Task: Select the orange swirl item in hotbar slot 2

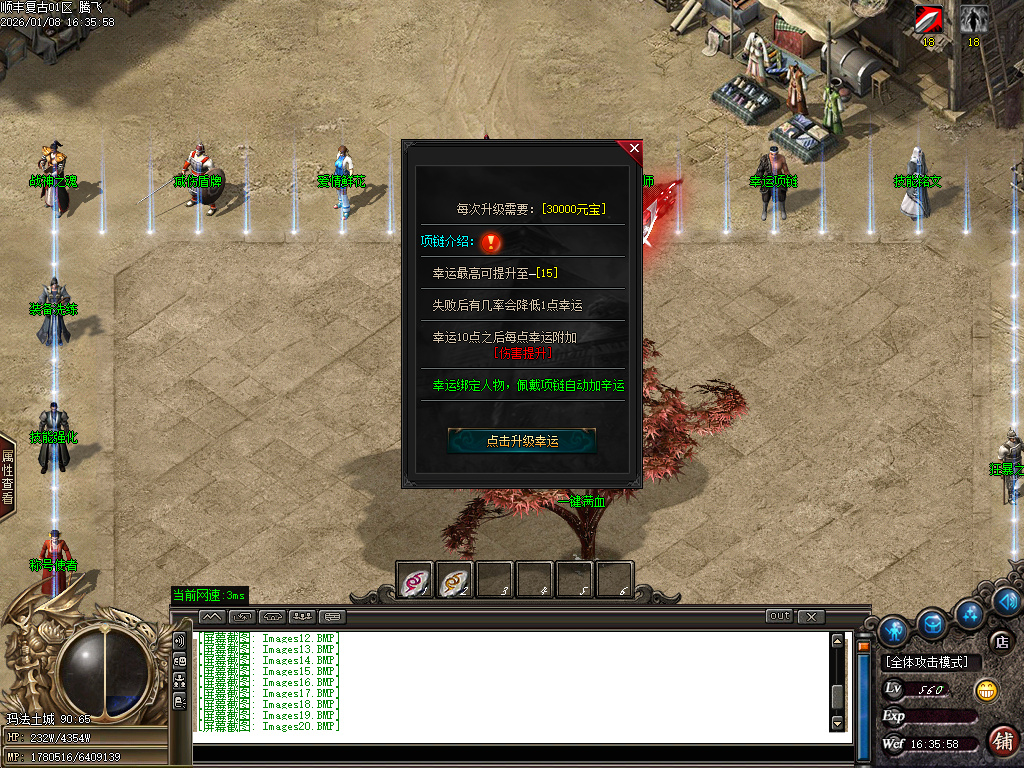Action: pyautogui.click(x=455, y=579)
